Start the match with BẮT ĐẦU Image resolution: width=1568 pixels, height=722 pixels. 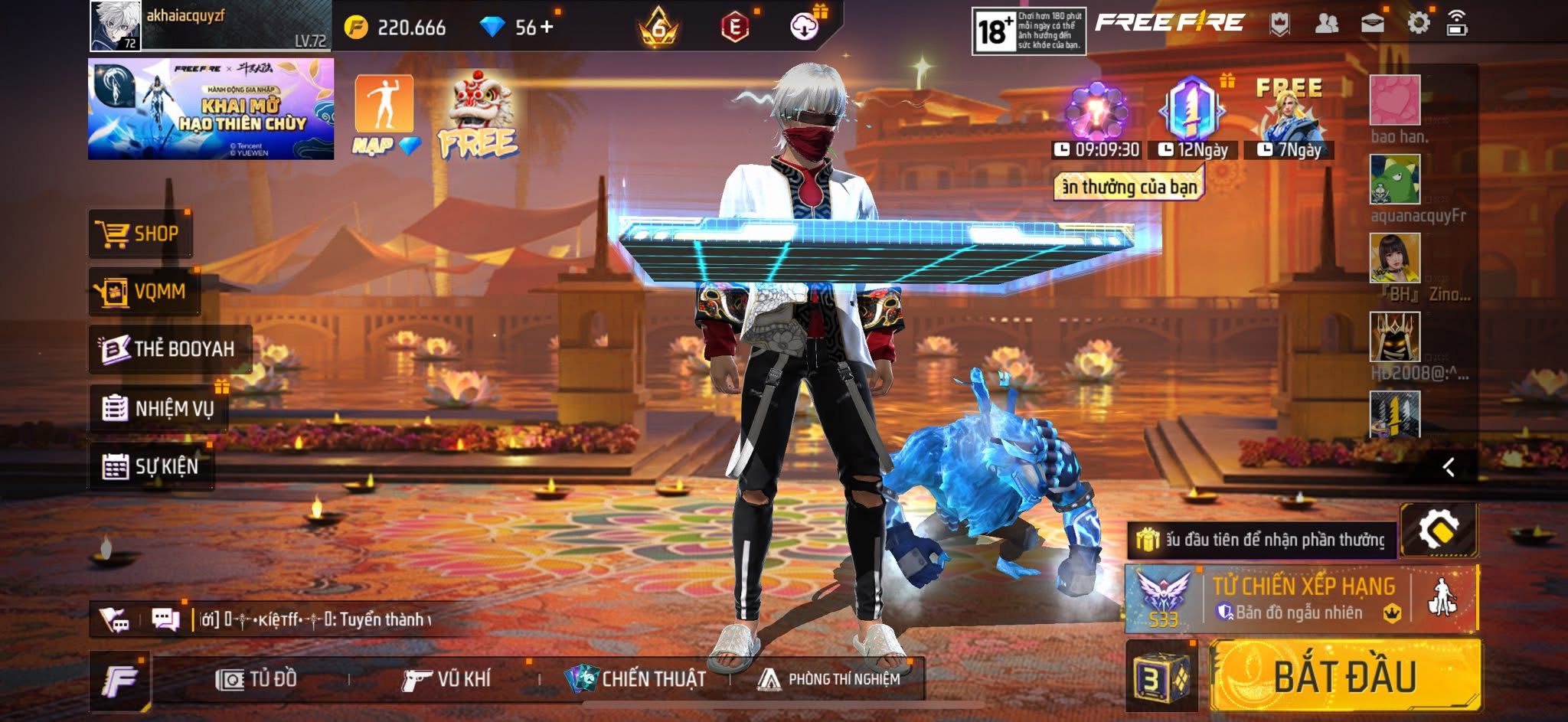point(1344,677)
